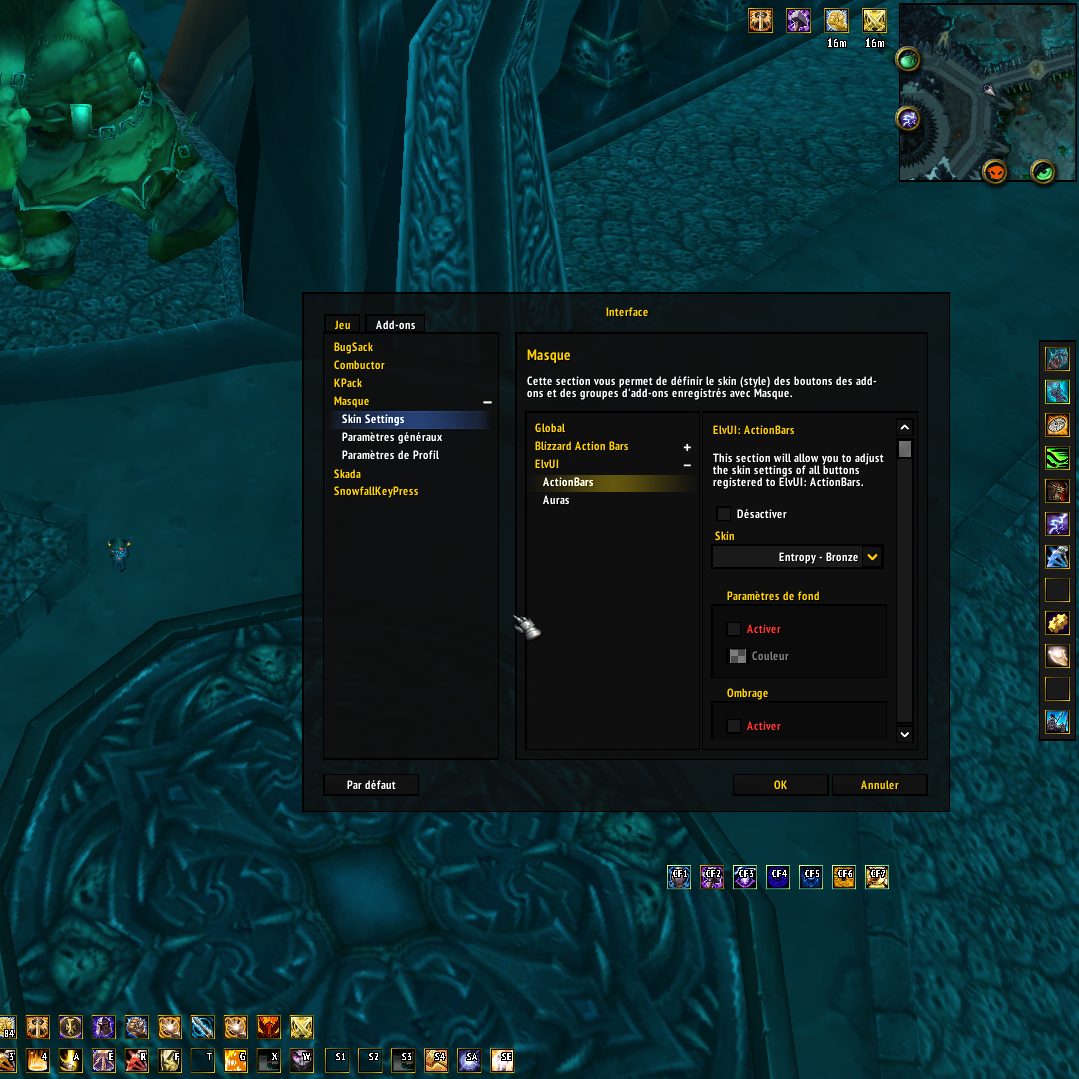The width and height of the screenshot is (1079, 1079).
Task: Open Paramètres de Profil entry
Action: pyautogui.click(x=390, y=455)
